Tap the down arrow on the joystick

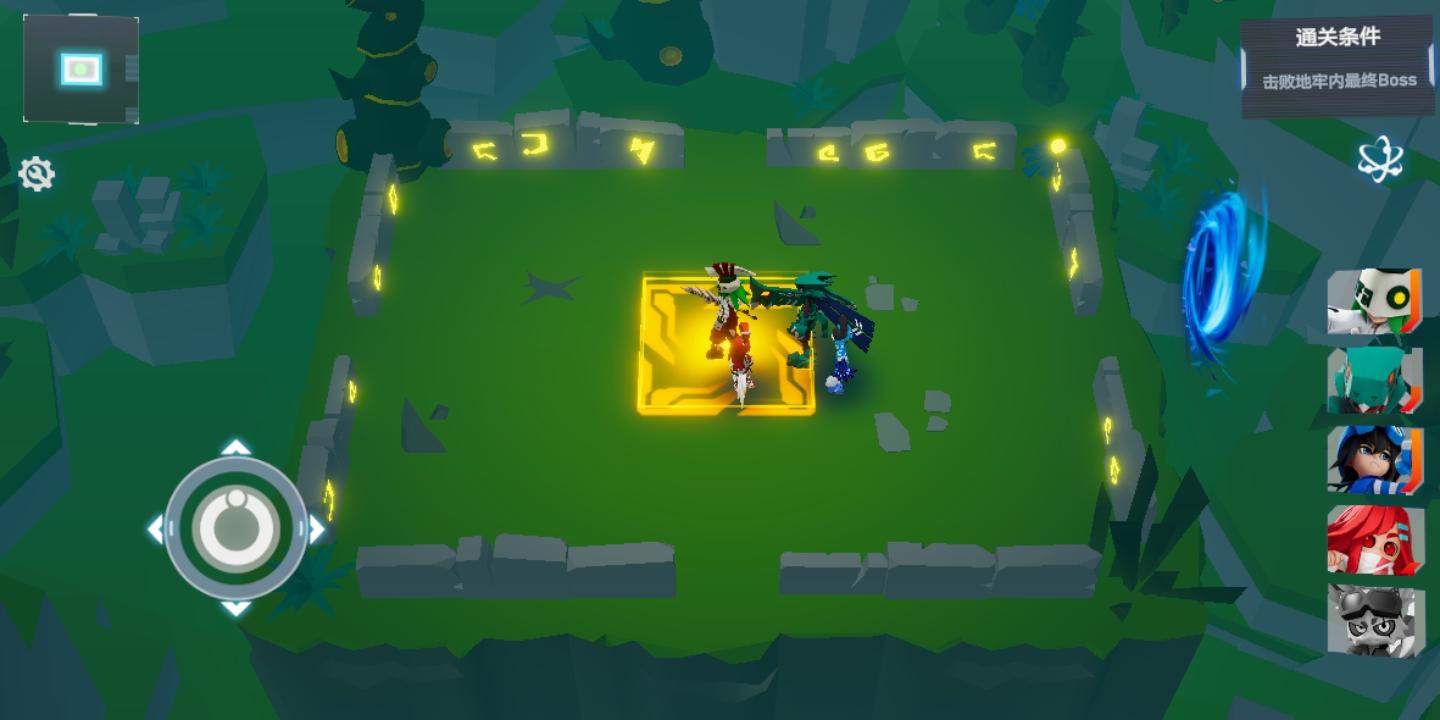click(x=236, y=608)
